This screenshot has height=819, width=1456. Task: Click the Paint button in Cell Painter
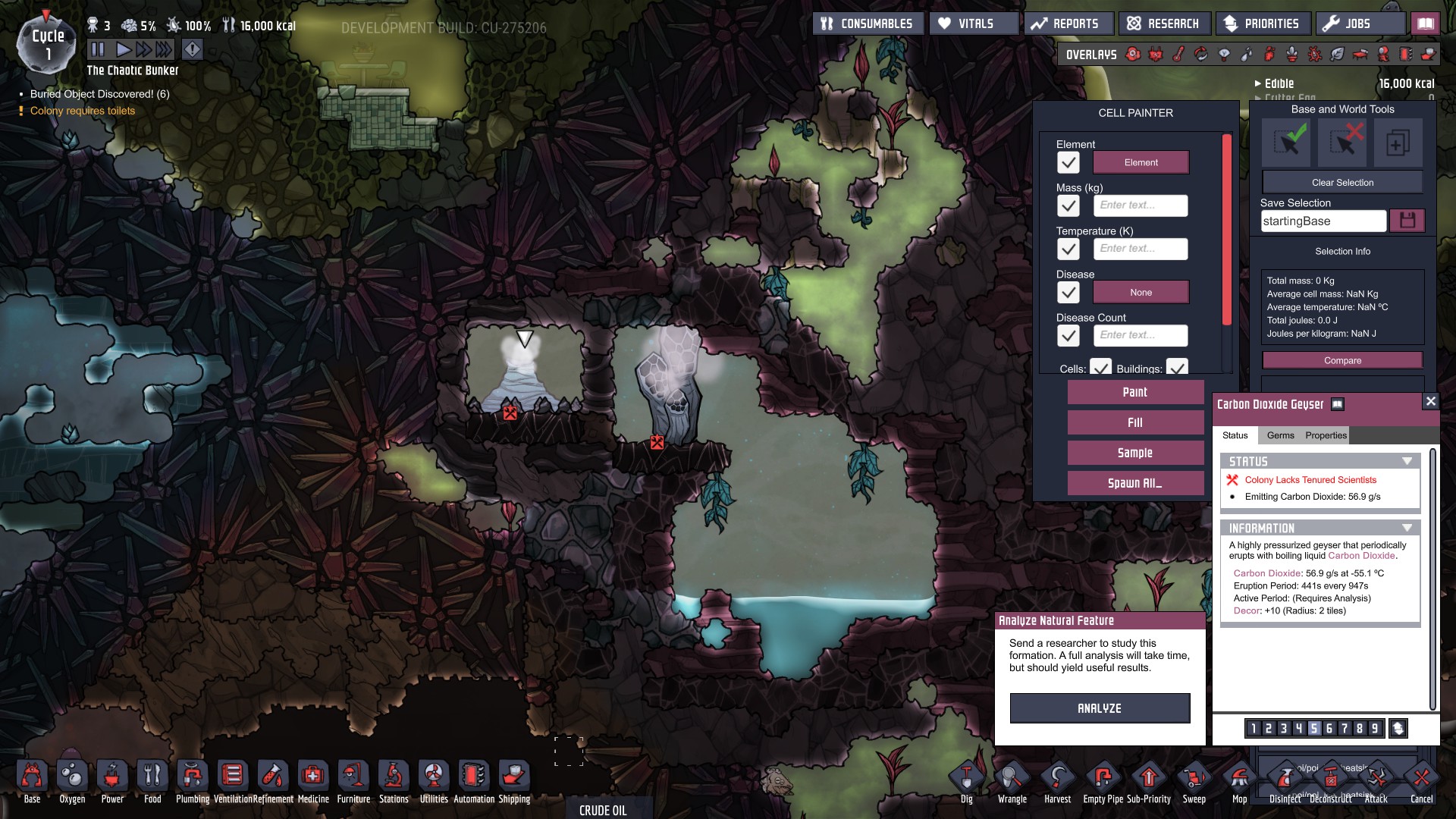click(1134, 392)
